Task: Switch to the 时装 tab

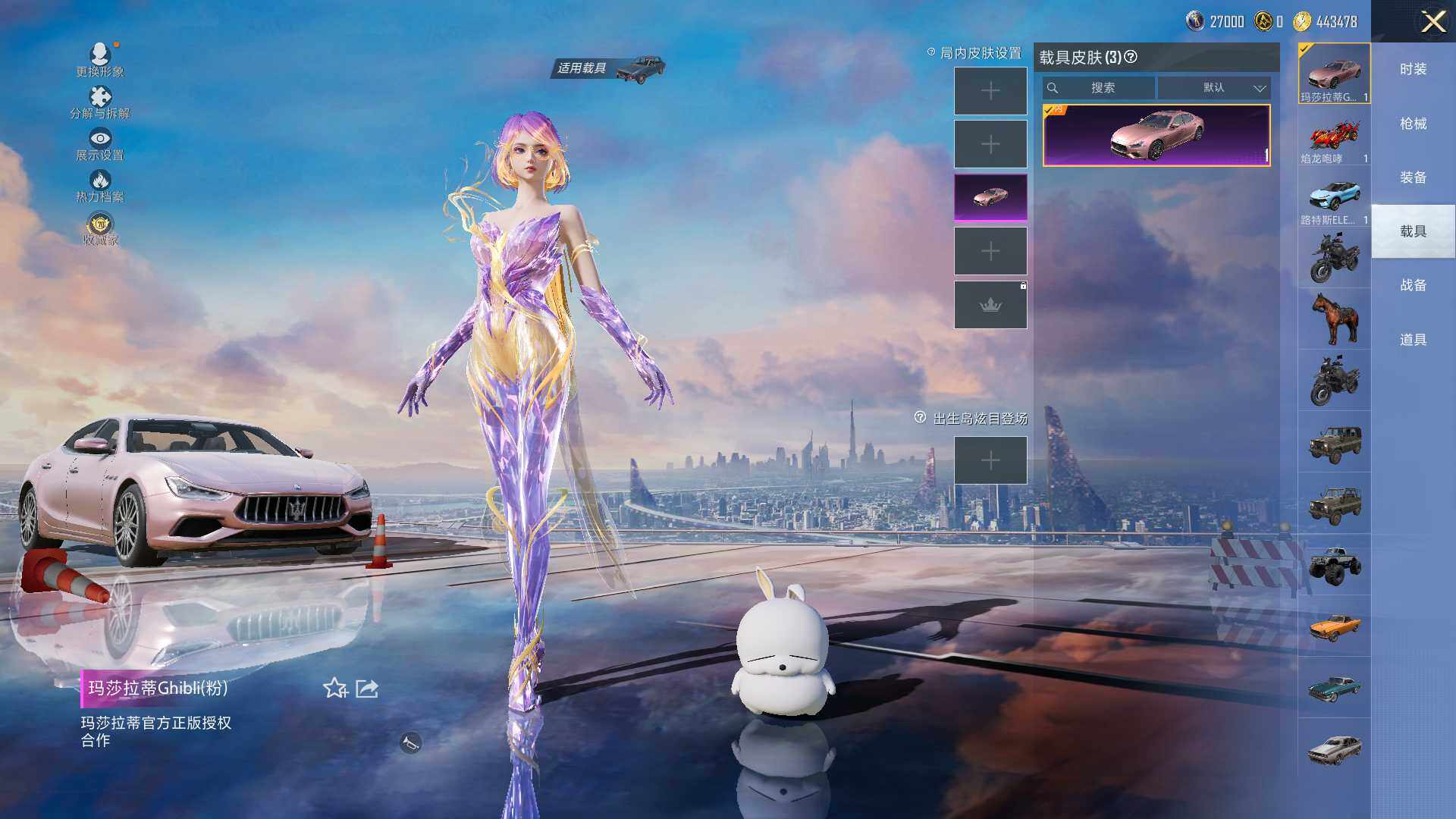Action: [1413, 69]
